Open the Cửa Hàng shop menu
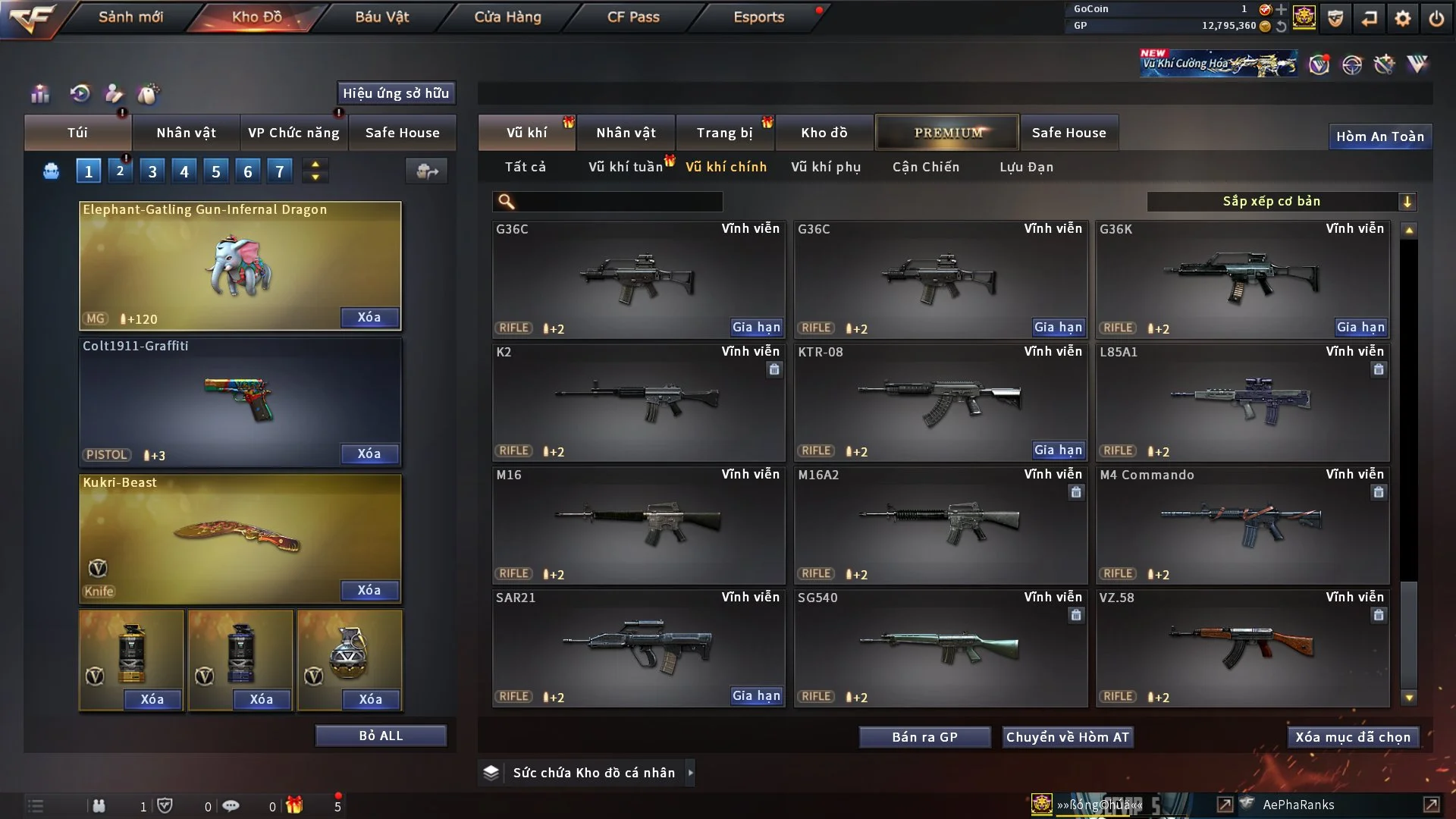Image resolution: width=1456 pixels, height=819 pixels. point(507,17)
